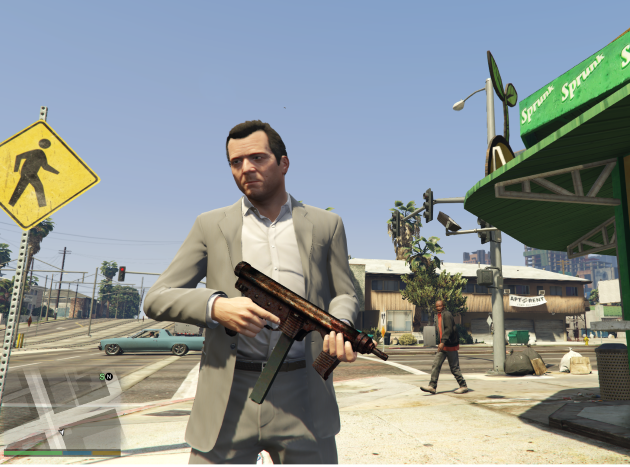
Task: Click the white player arrow on the minimap
Action: (60, 431)
